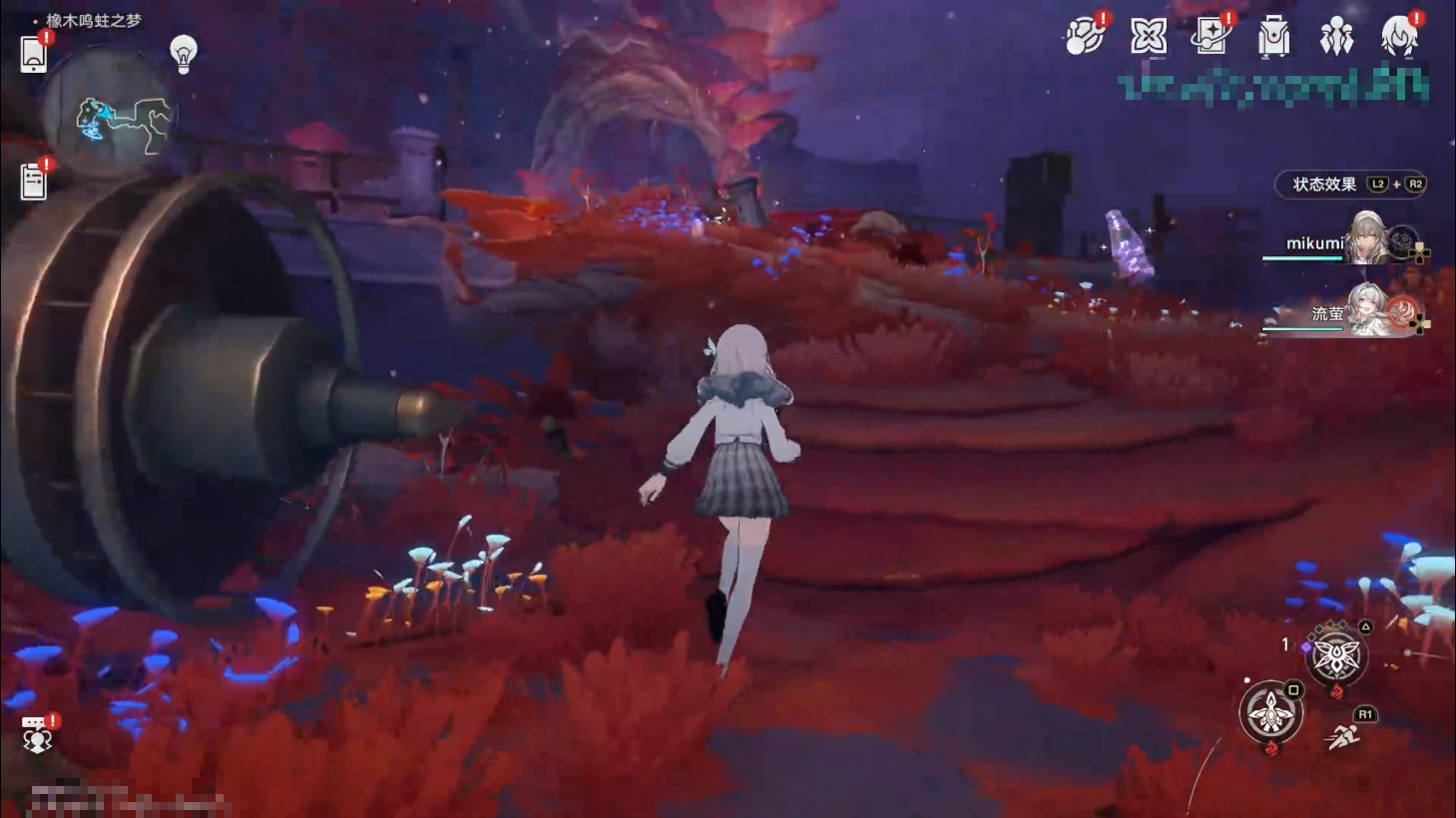Open the planet orbit event icon

[1085, 37]
